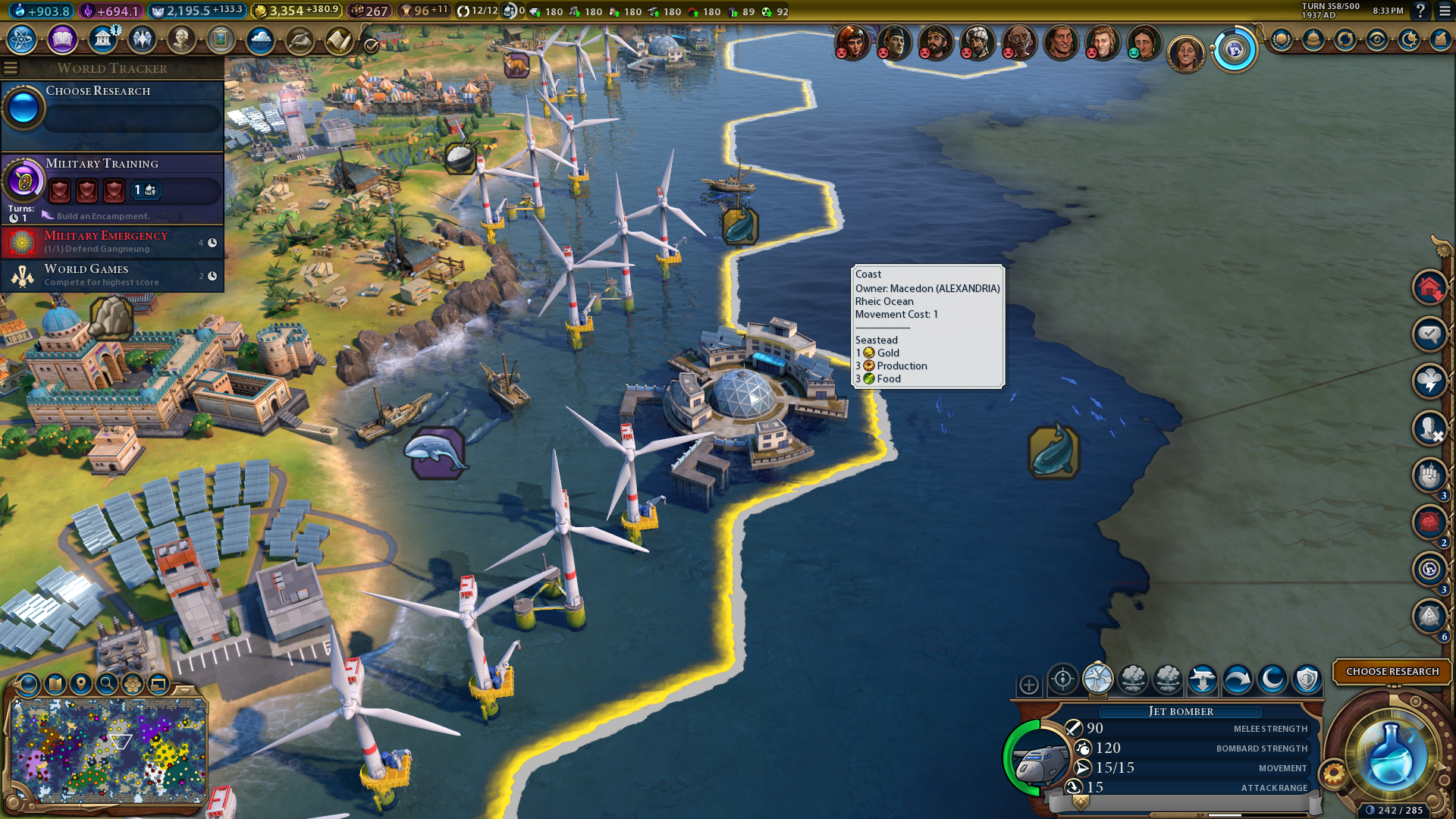The image size is (1456, 819).
Task: Click the Choose Research action button
Action: tap(1392, 672)
